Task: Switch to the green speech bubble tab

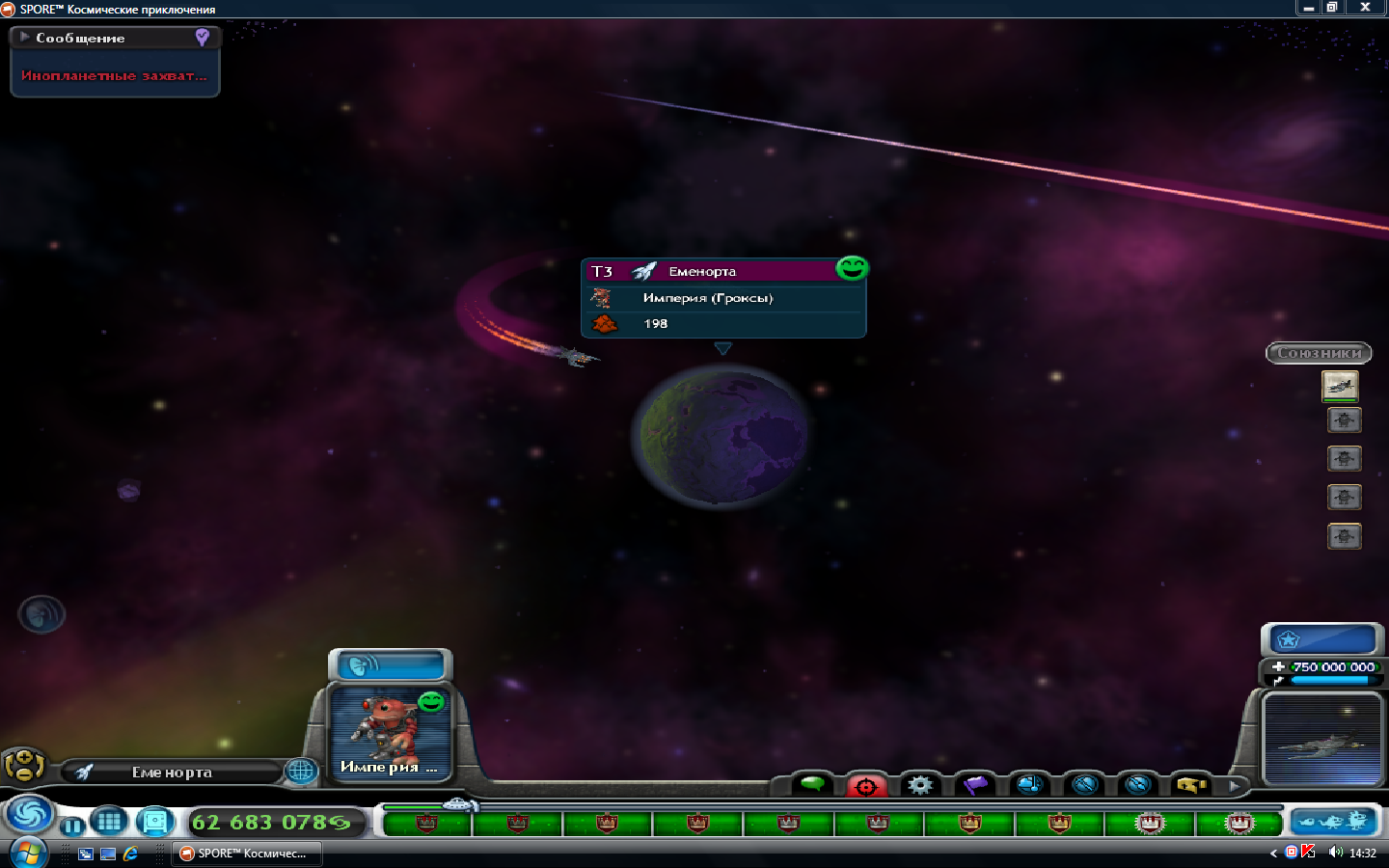Action: point(813,784)
